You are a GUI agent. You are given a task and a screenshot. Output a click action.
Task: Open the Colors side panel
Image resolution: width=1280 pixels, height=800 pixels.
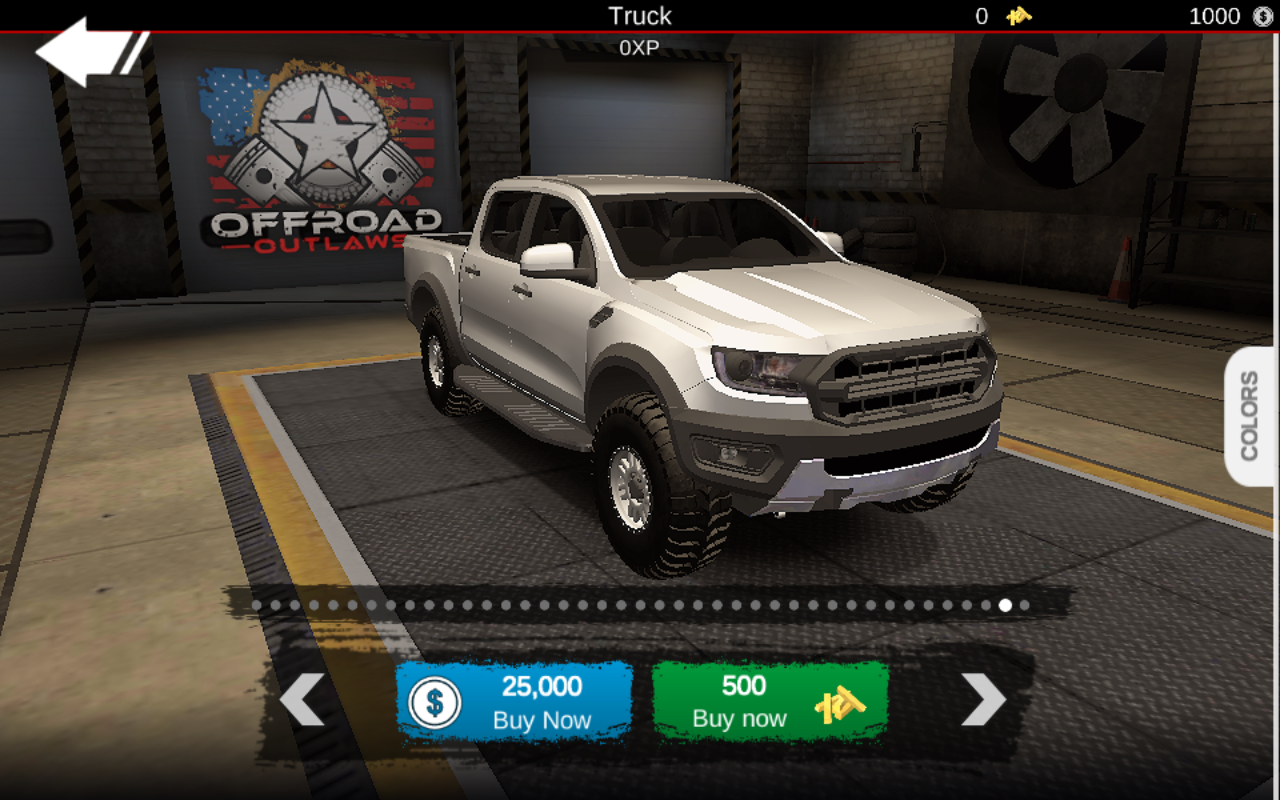[x=1250, y=416]
